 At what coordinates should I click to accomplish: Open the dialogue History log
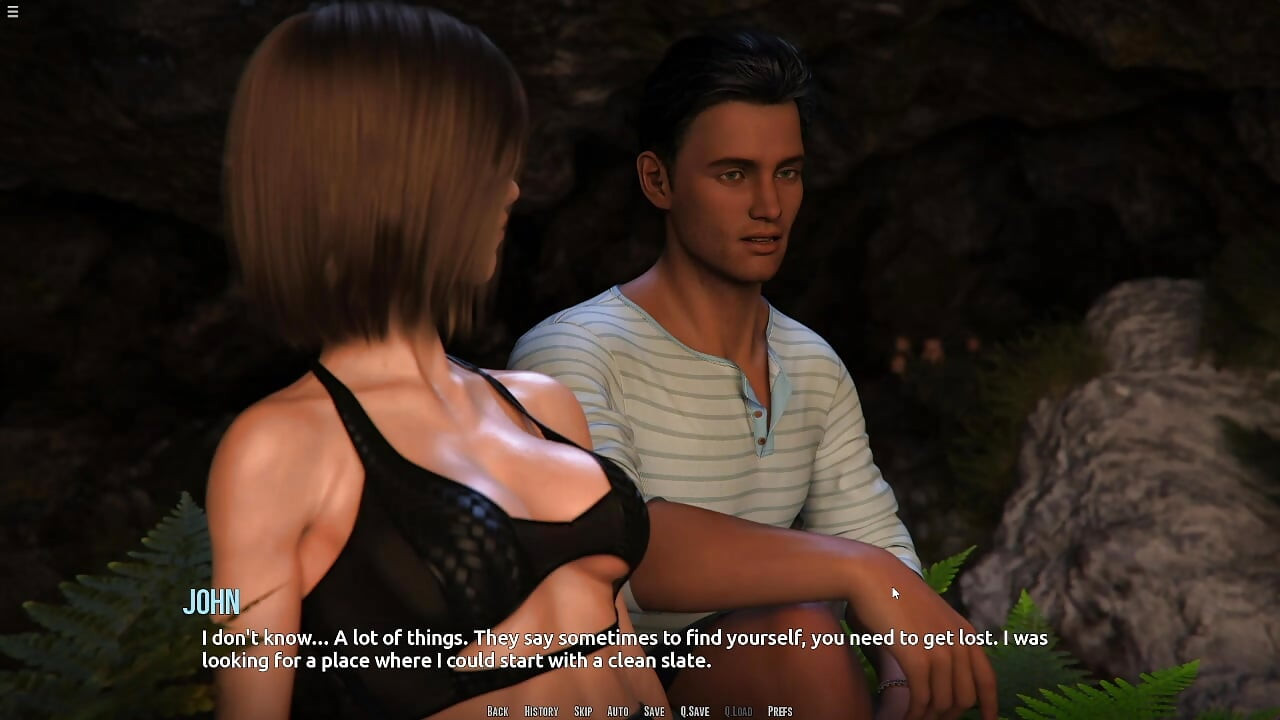coord(541,711)
